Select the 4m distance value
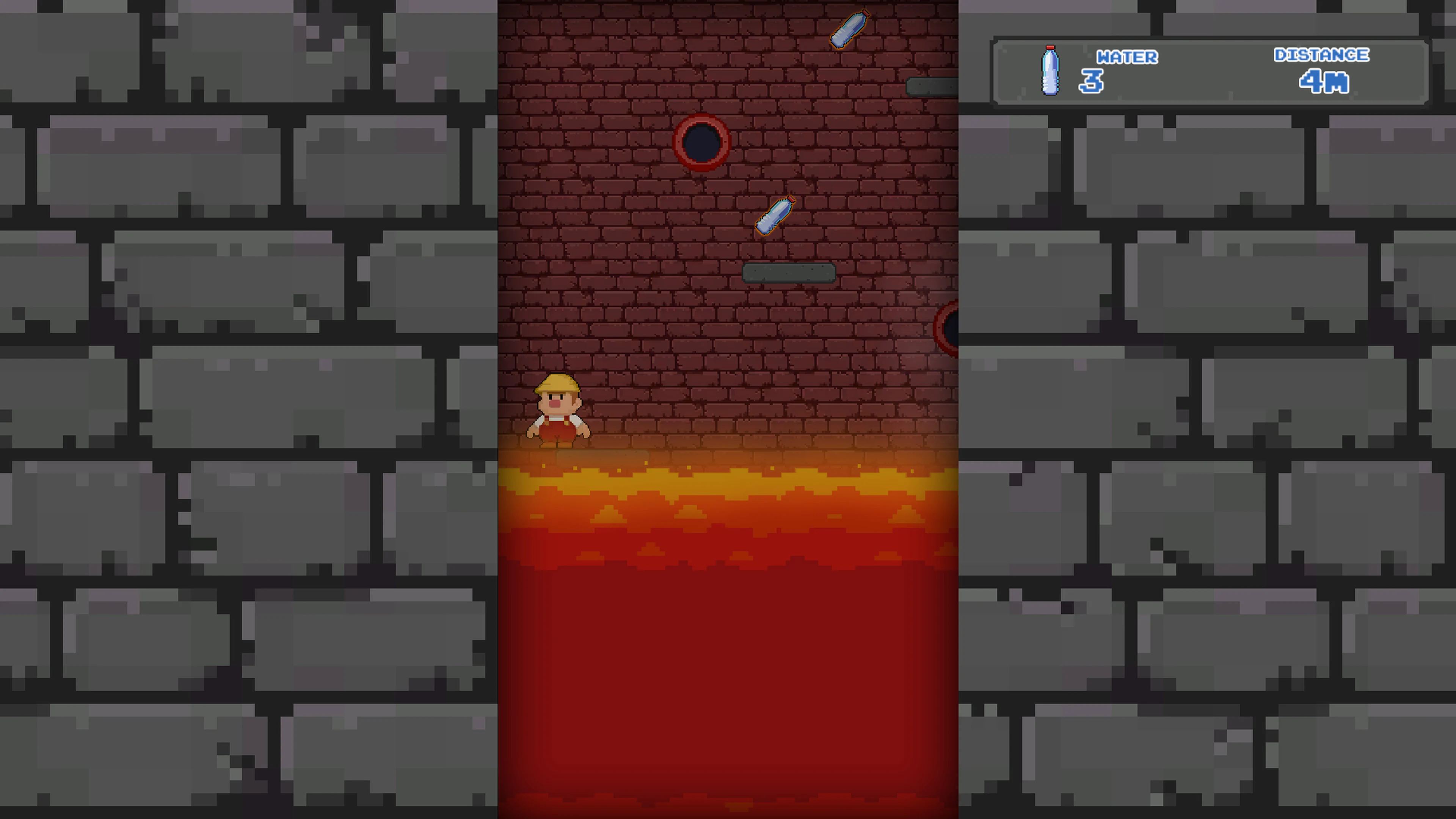This screenshot has width=1456, height=819. click(1324, 83)
